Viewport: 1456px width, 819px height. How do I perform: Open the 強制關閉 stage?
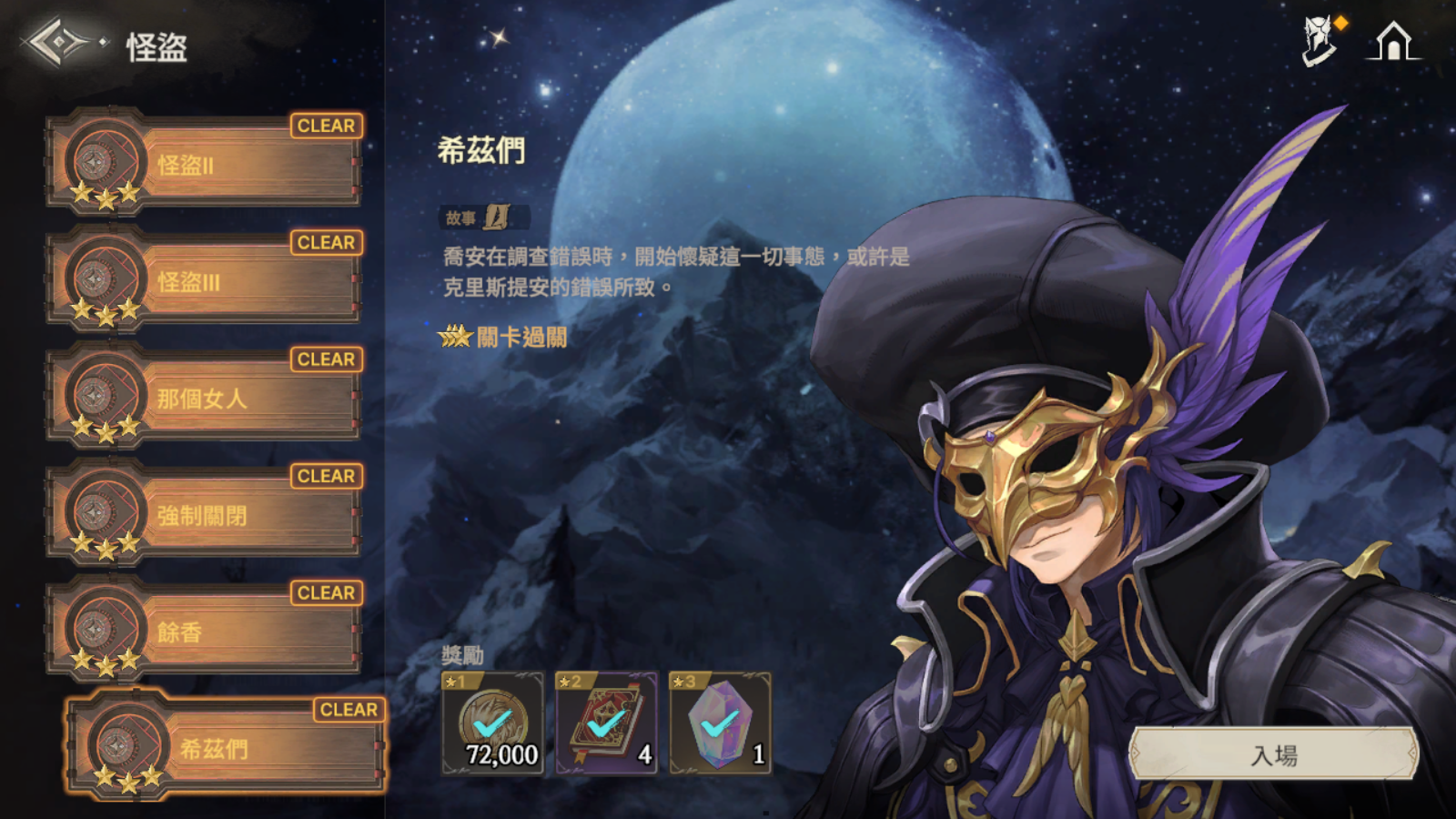tap(205, 515)
